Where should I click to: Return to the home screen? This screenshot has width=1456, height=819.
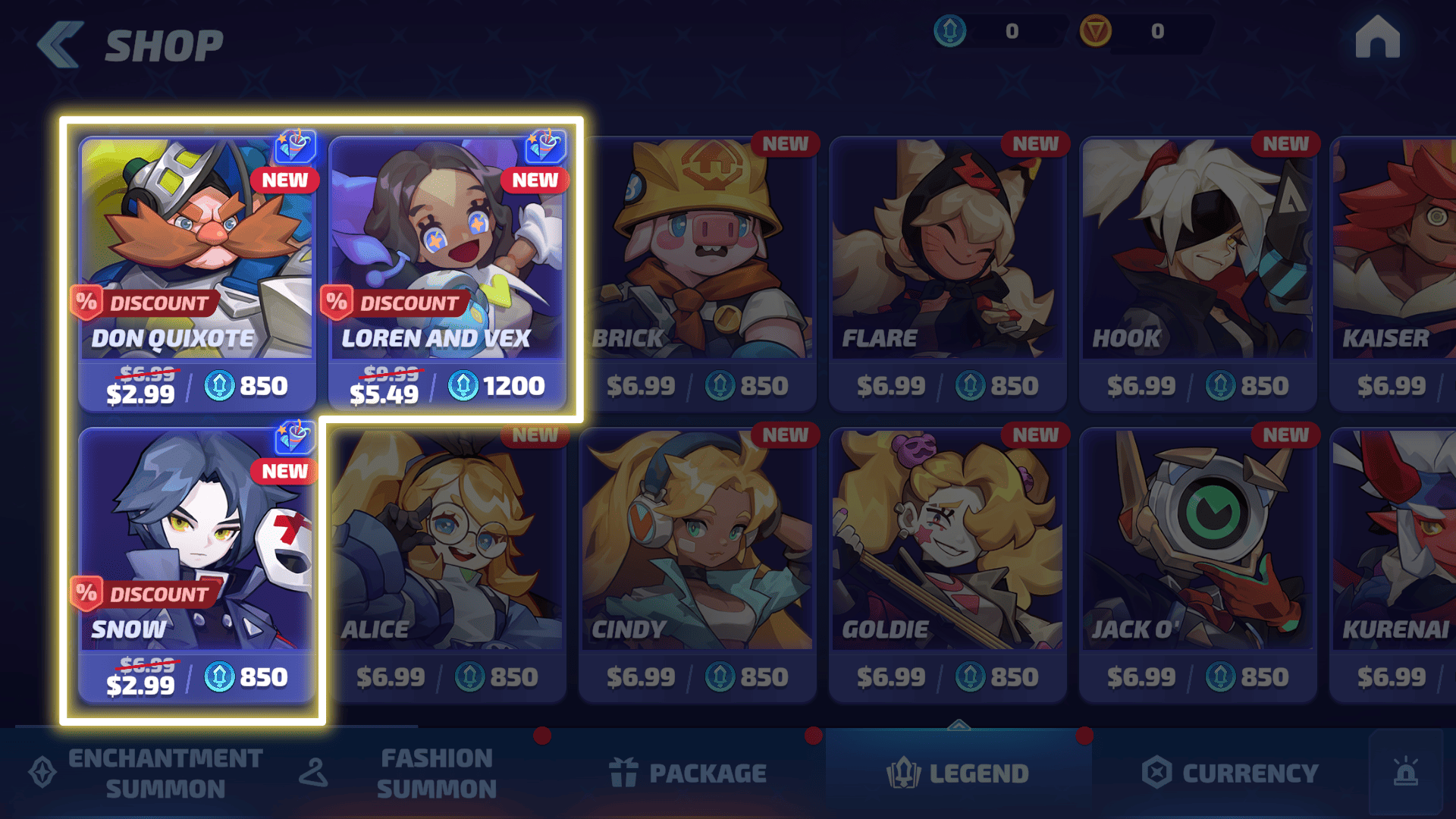pos(1377,38)
